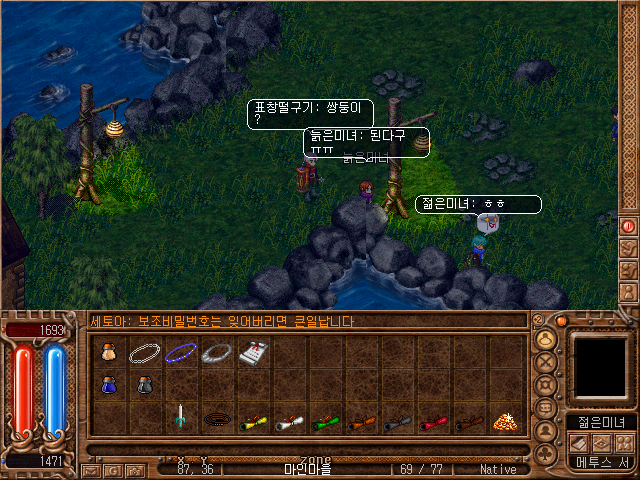This screenshot has height=480, width=640.
Task: Use the green scroll item
Action: (323, 423)
